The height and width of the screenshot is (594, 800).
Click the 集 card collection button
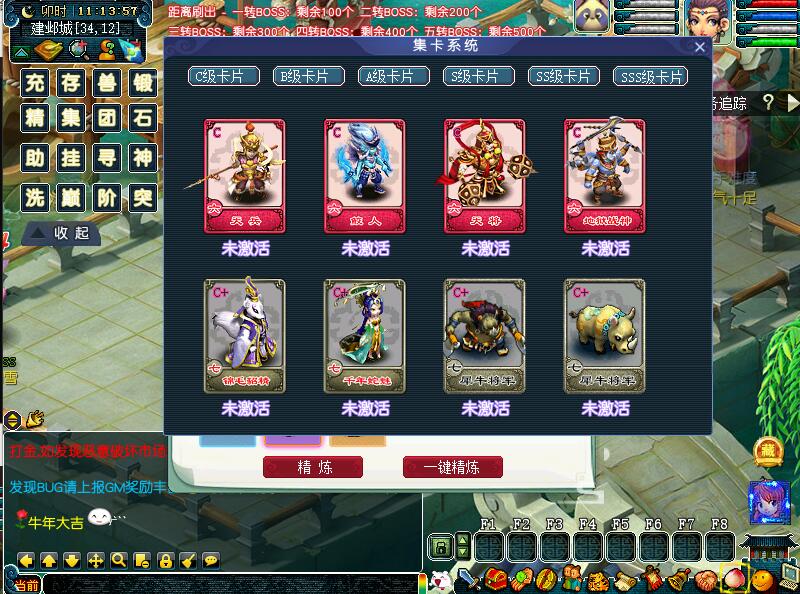(x=71, y=120)
